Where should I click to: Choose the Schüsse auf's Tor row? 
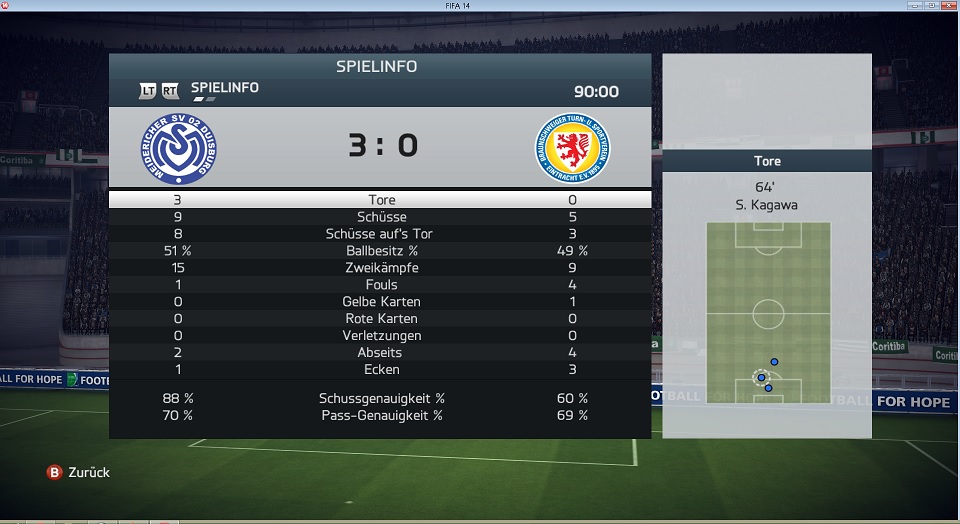click(x=380, y=234)
